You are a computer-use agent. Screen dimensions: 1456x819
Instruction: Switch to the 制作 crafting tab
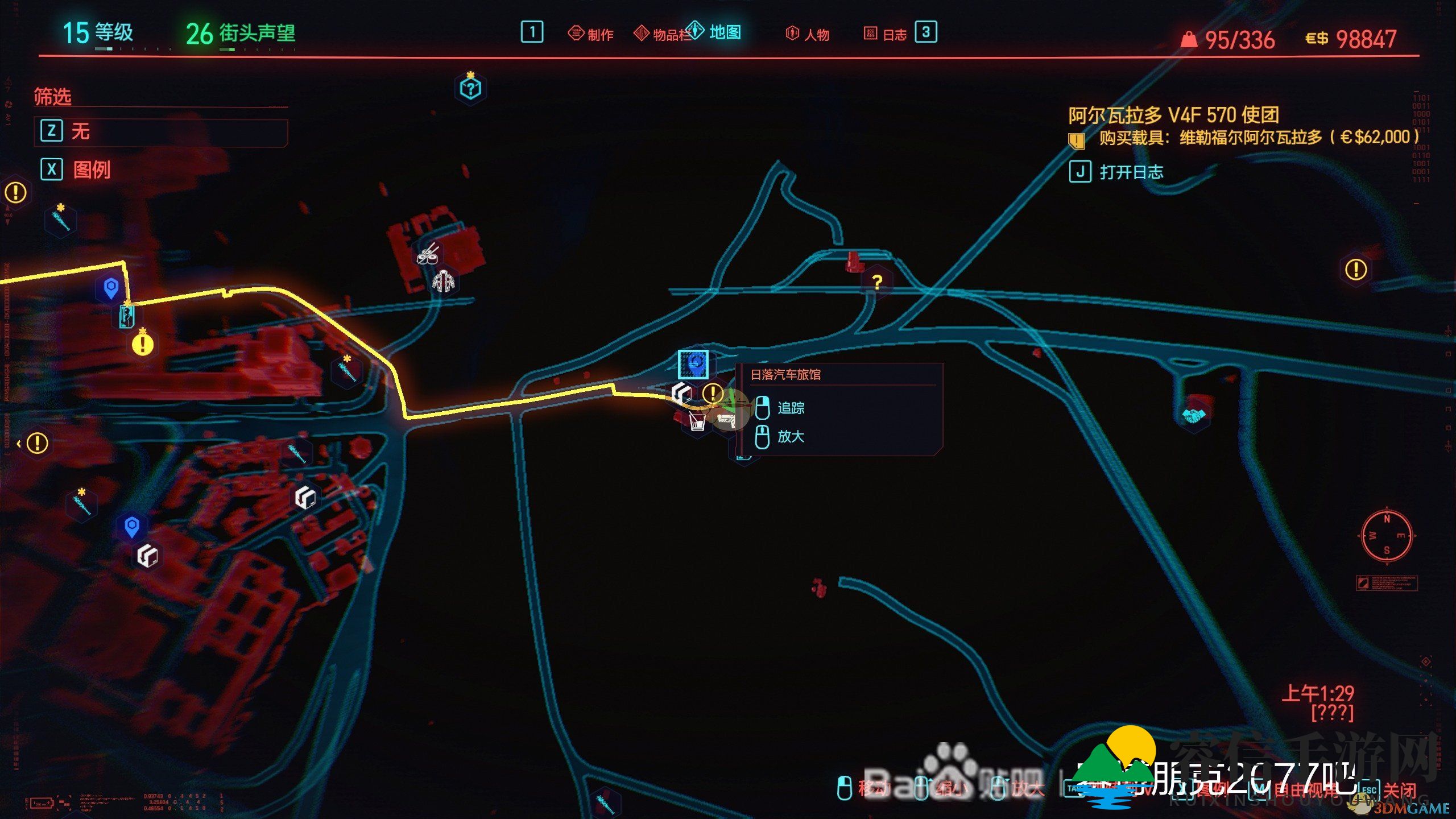pos(591,34)
